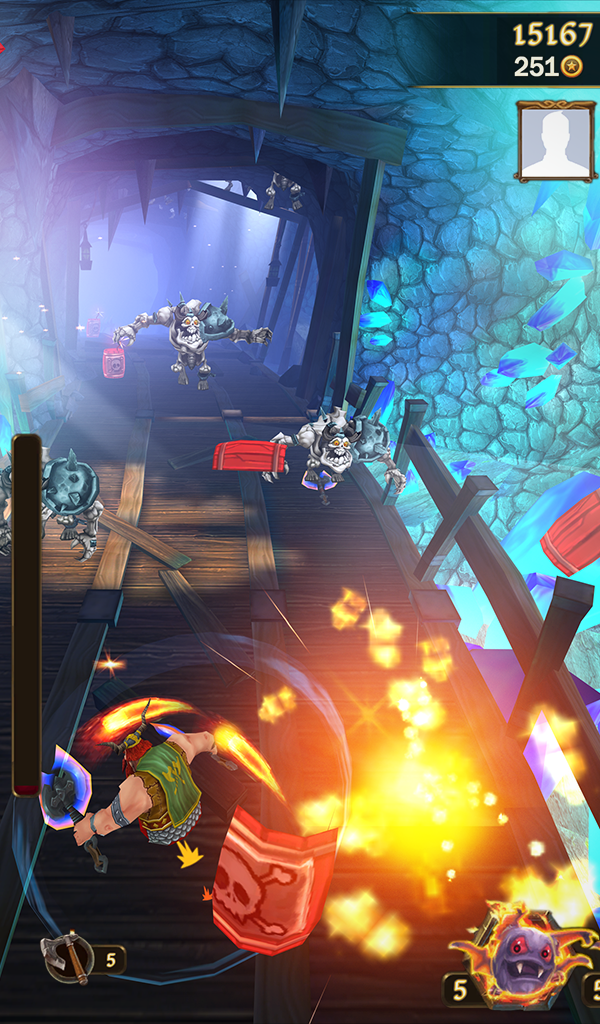The width and height of the screenshot is (600, 1024).
Task: Use the throwing axe item
Action: click(68, 958)
